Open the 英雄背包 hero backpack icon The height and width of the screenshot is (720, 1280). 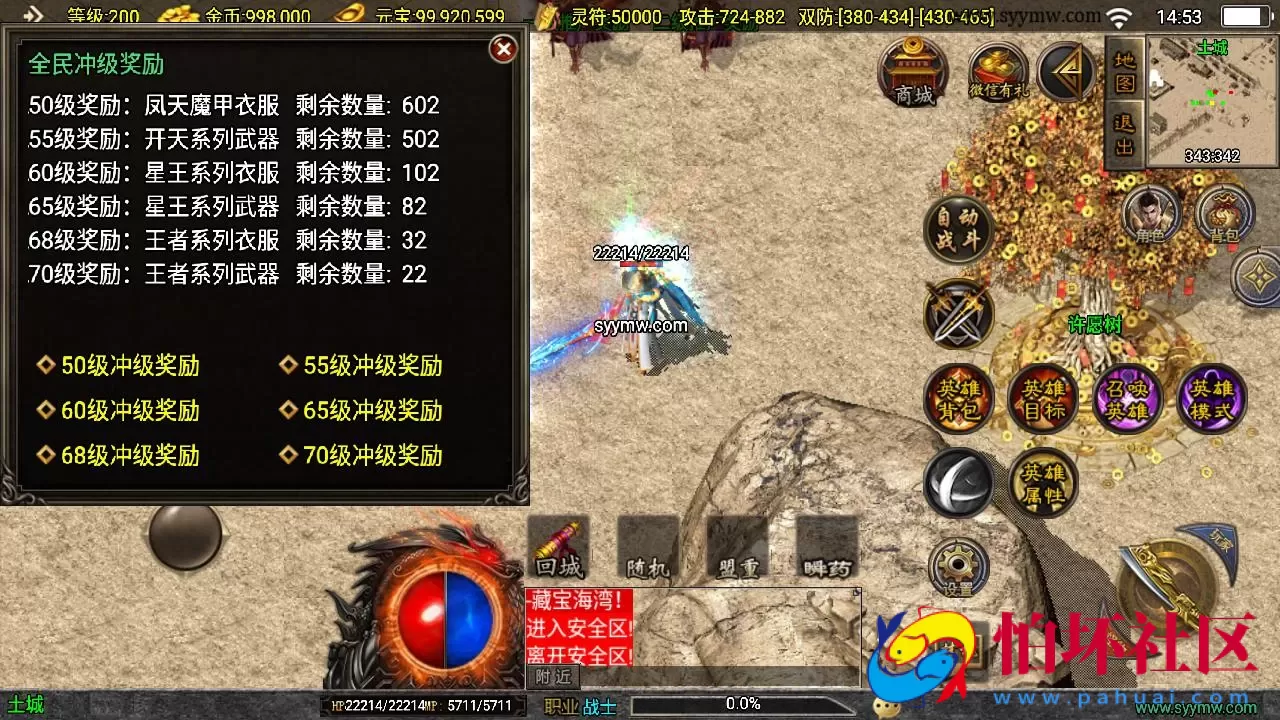pos(958,397)
